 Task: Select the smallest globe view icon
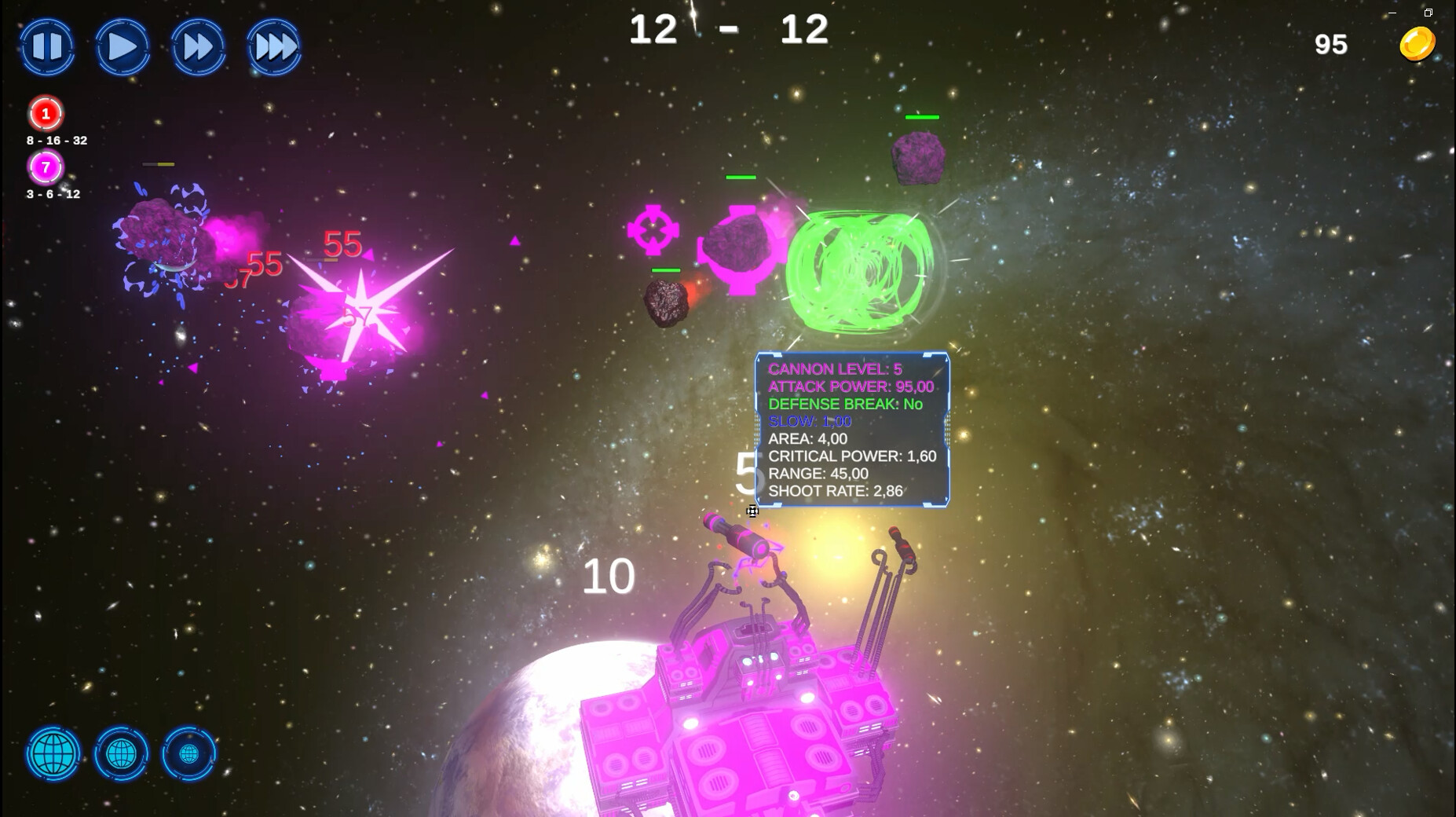(188, 754)
